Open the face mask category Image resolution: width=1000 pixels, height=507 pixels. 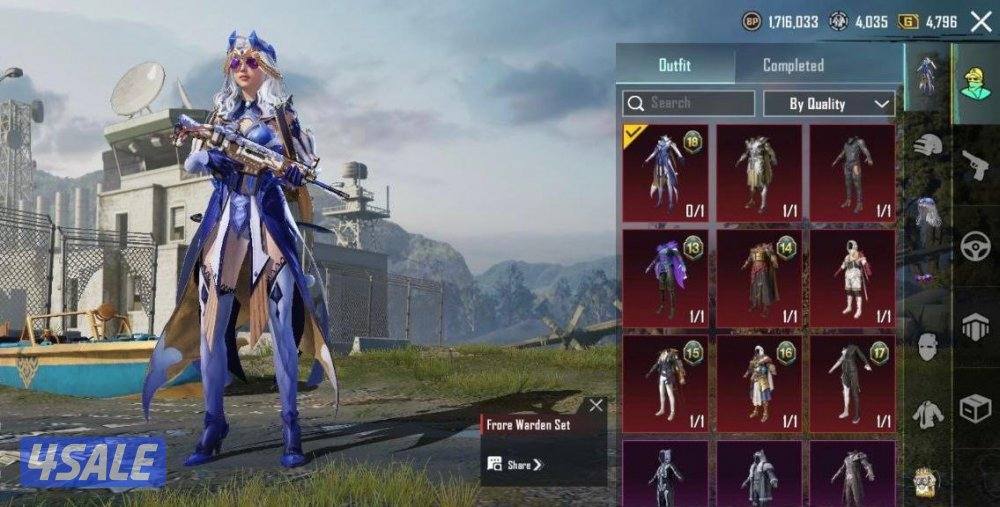click(x=928, y=347)
